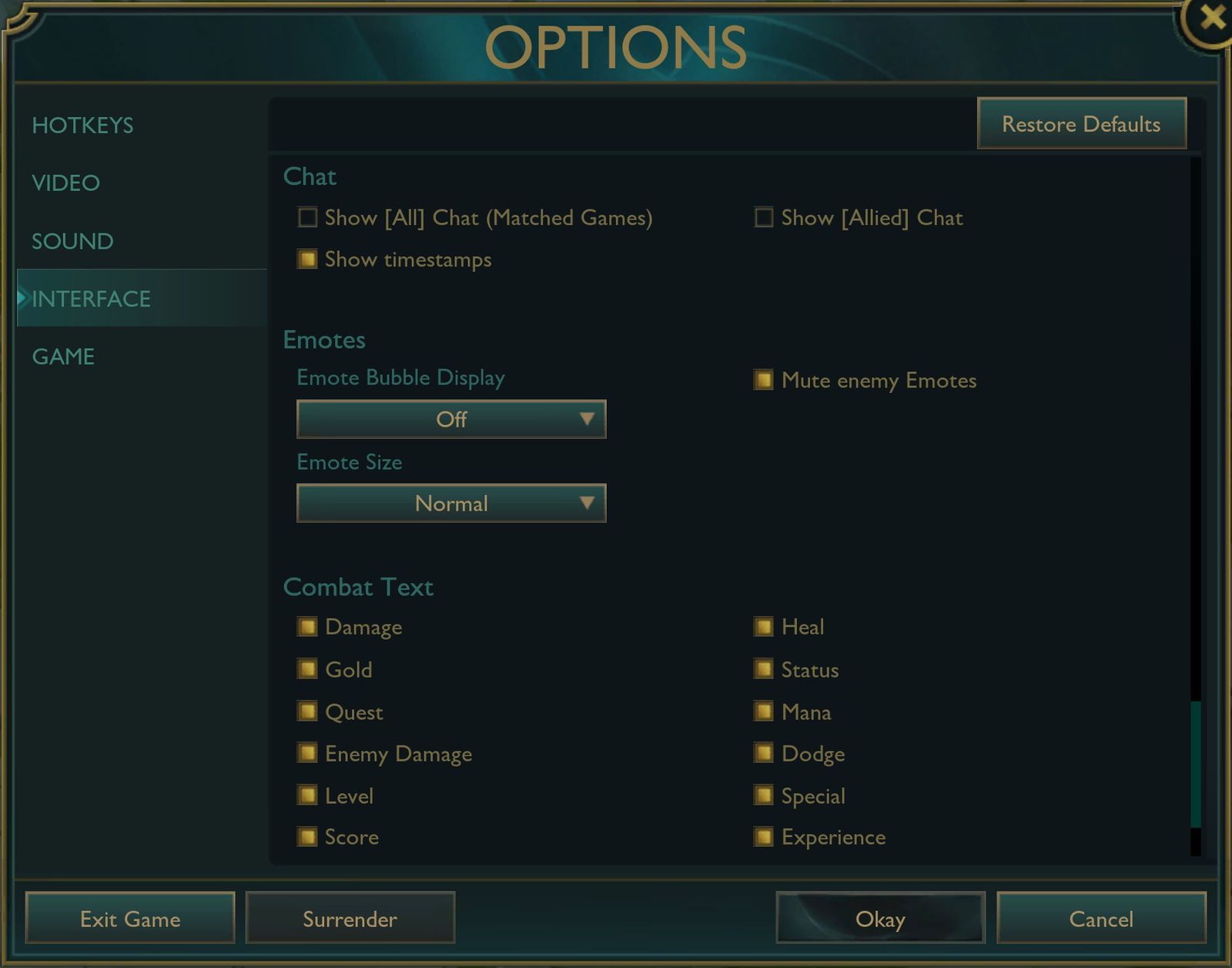Viewport: 1232px width, 968px height.
Task: Enable Show [All] Chat for matched games
Action: [306, 218]
